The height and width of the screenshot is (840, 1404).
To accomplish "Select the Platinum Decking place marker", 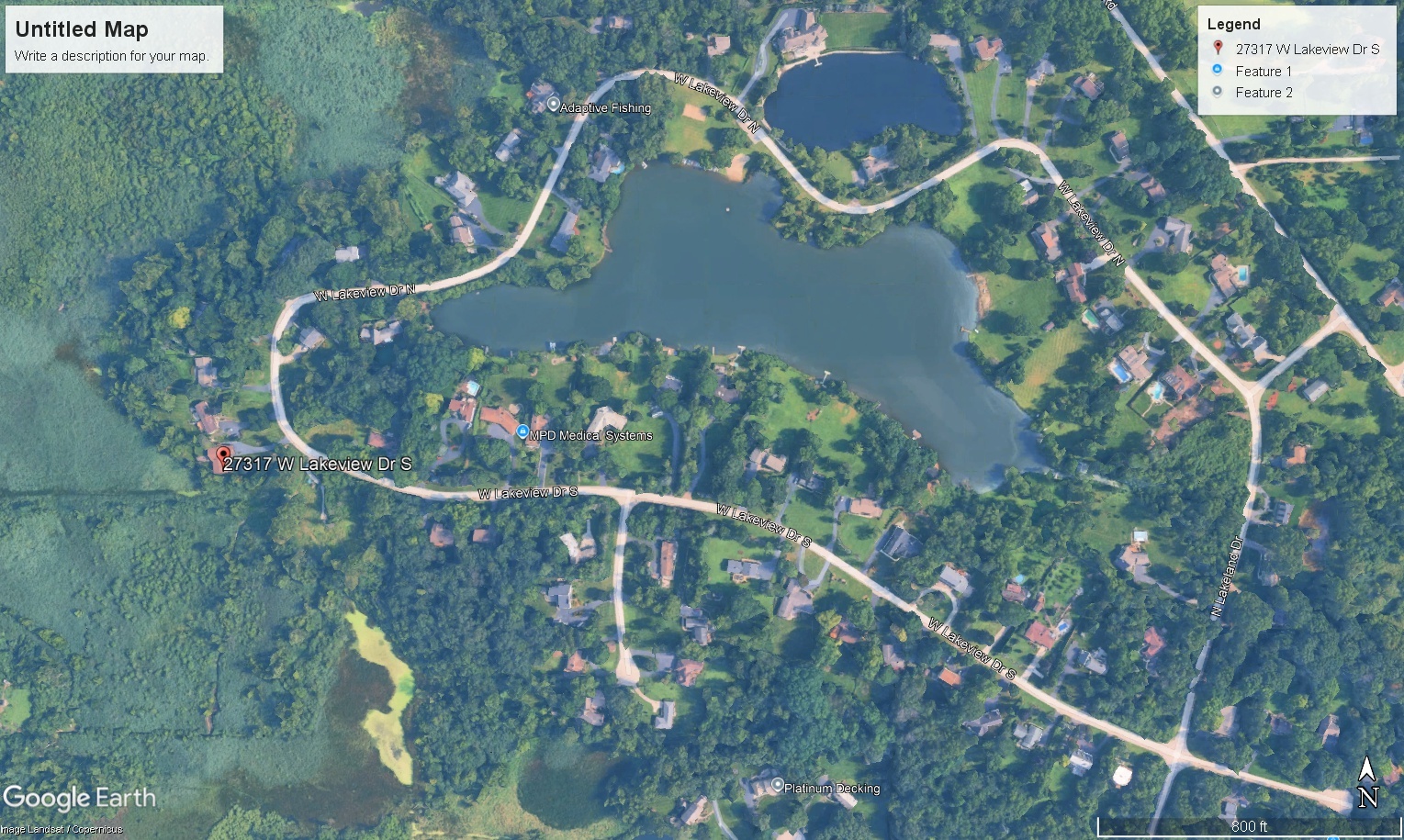I will [x=778, y=786].
